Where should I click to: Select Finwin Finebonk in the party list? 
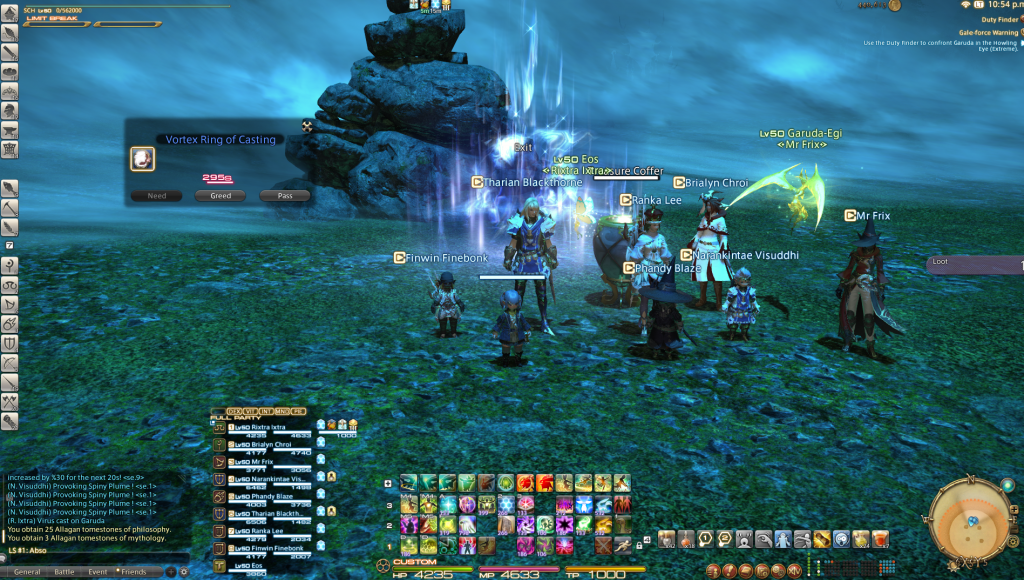click(x=262, y=548)
